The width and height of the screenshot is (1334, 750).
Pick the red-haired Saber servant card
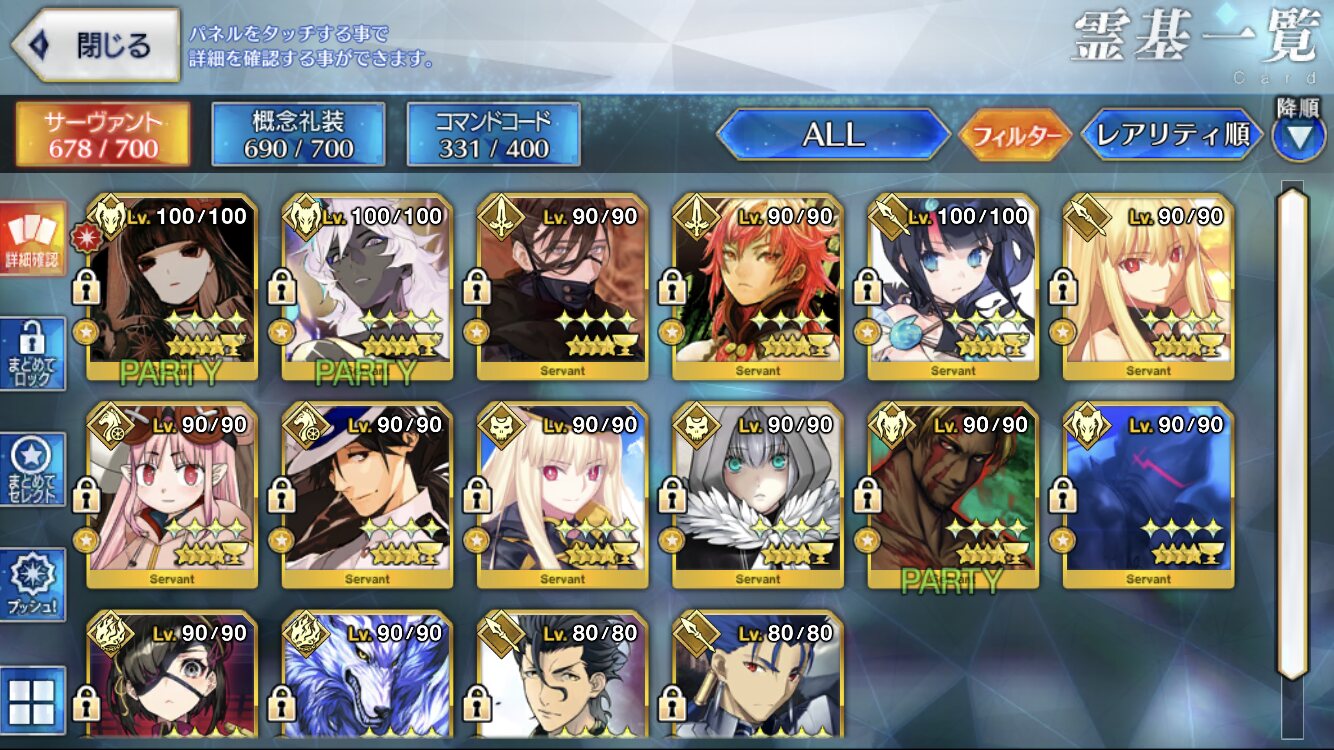pyautogui.click(x=757, y=288)
